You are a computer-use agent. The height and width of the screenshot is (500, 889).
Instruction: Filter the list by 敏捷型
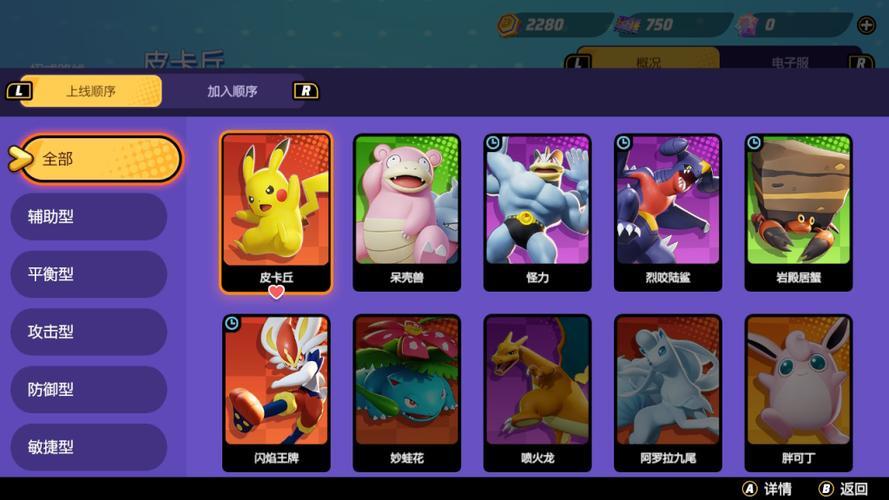[x=88, y=447]
